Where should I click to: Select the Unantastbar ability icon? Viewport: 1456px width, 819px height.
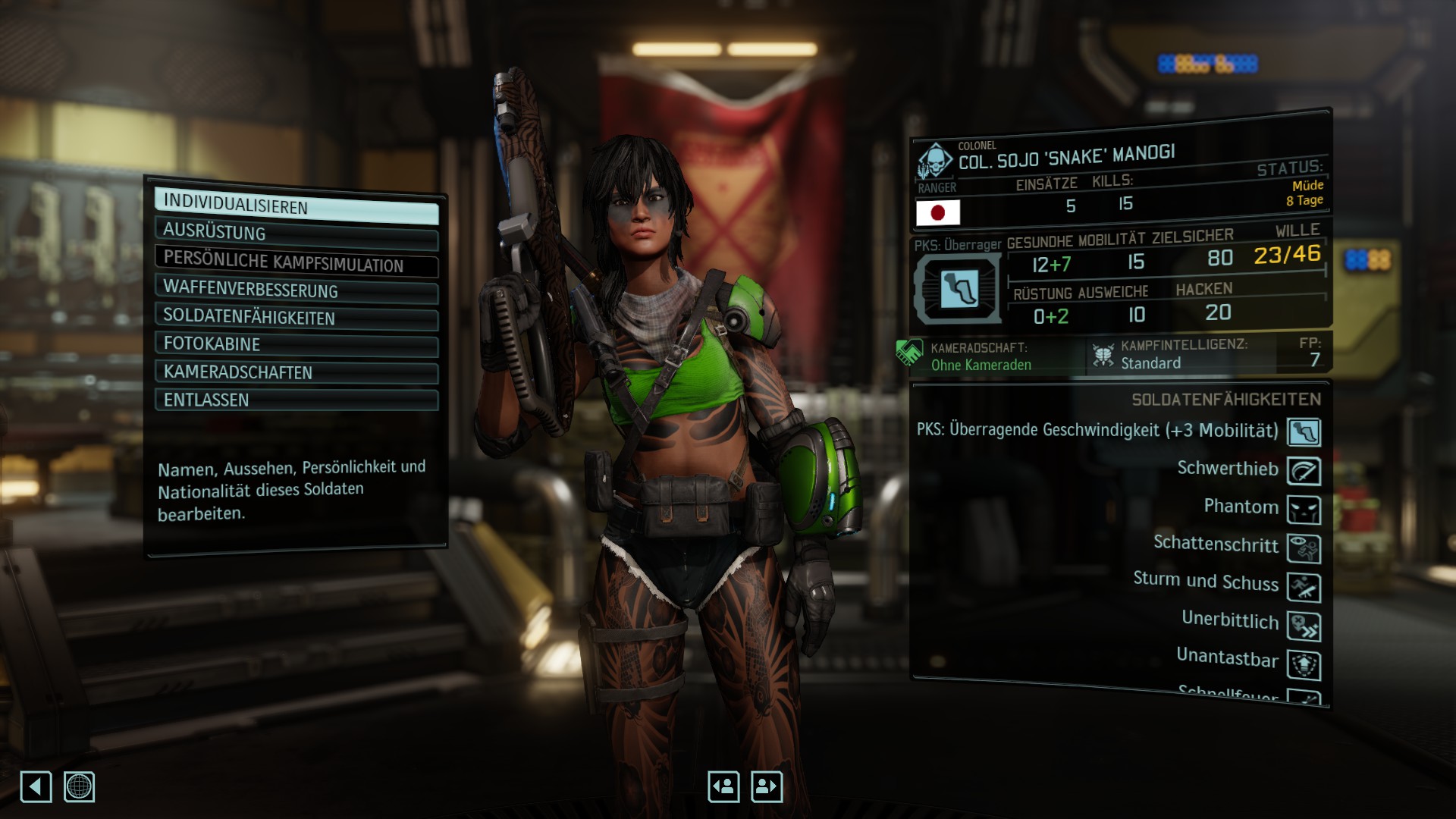point(1304,665)
